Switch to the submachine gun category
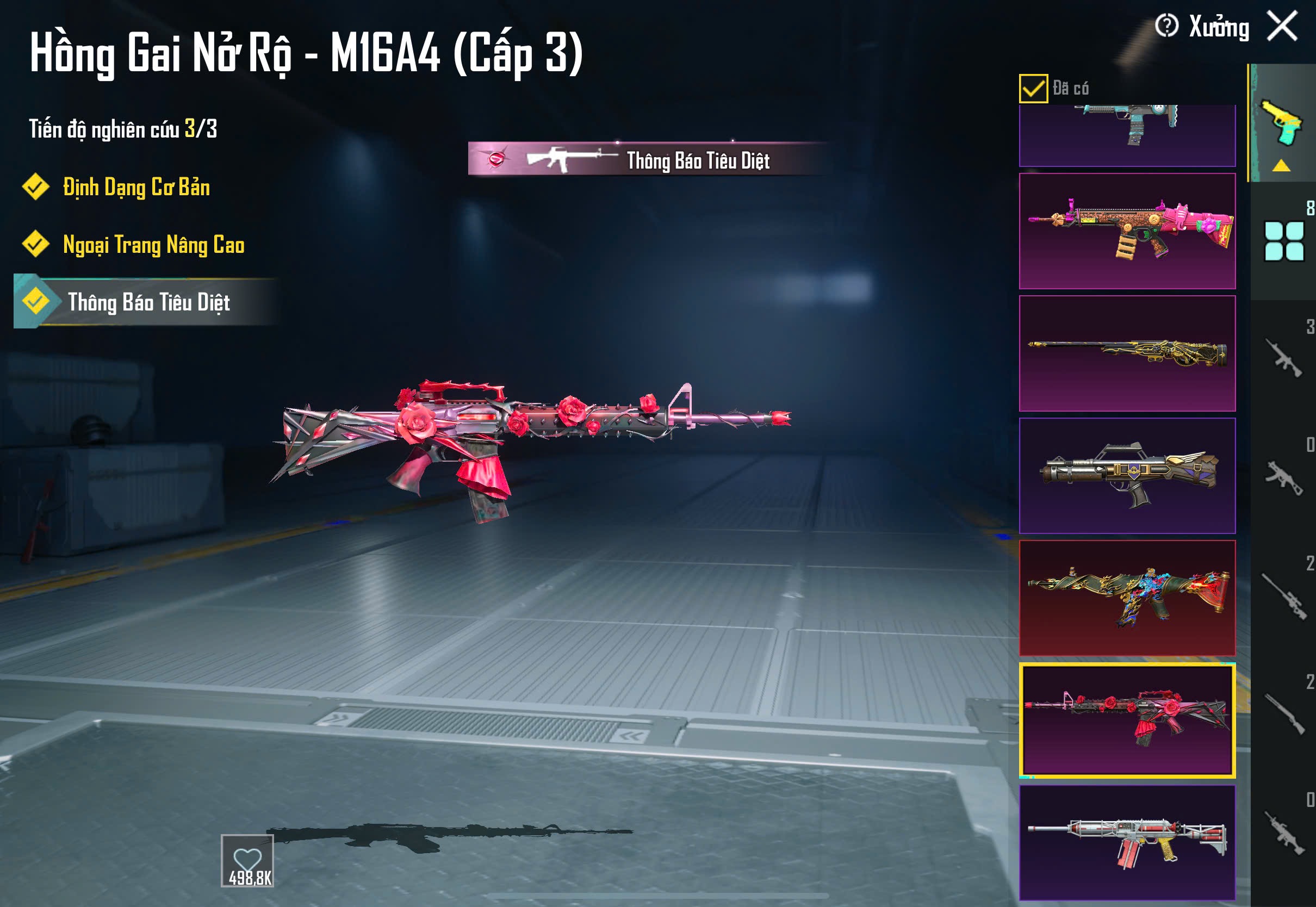Viewport: 1316px width, 907px height. point(1283,477)
